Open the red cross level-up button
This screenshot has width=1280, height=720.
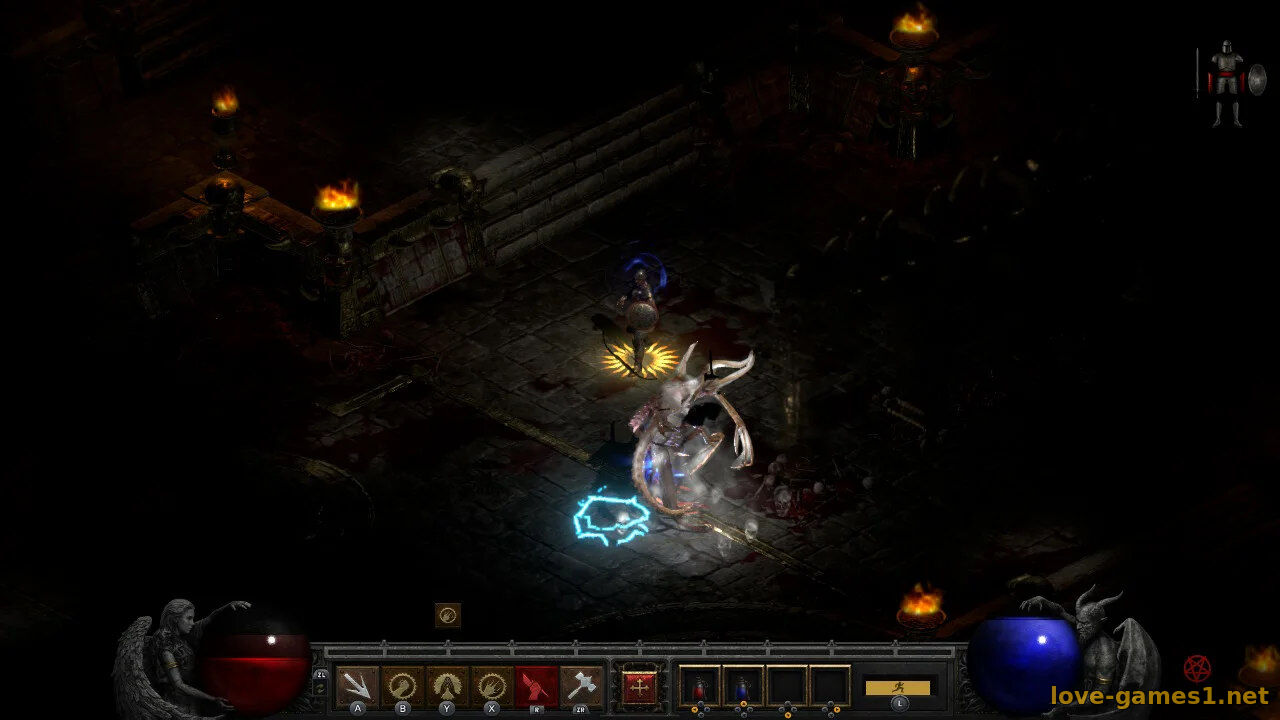click(x=639, y=686)
